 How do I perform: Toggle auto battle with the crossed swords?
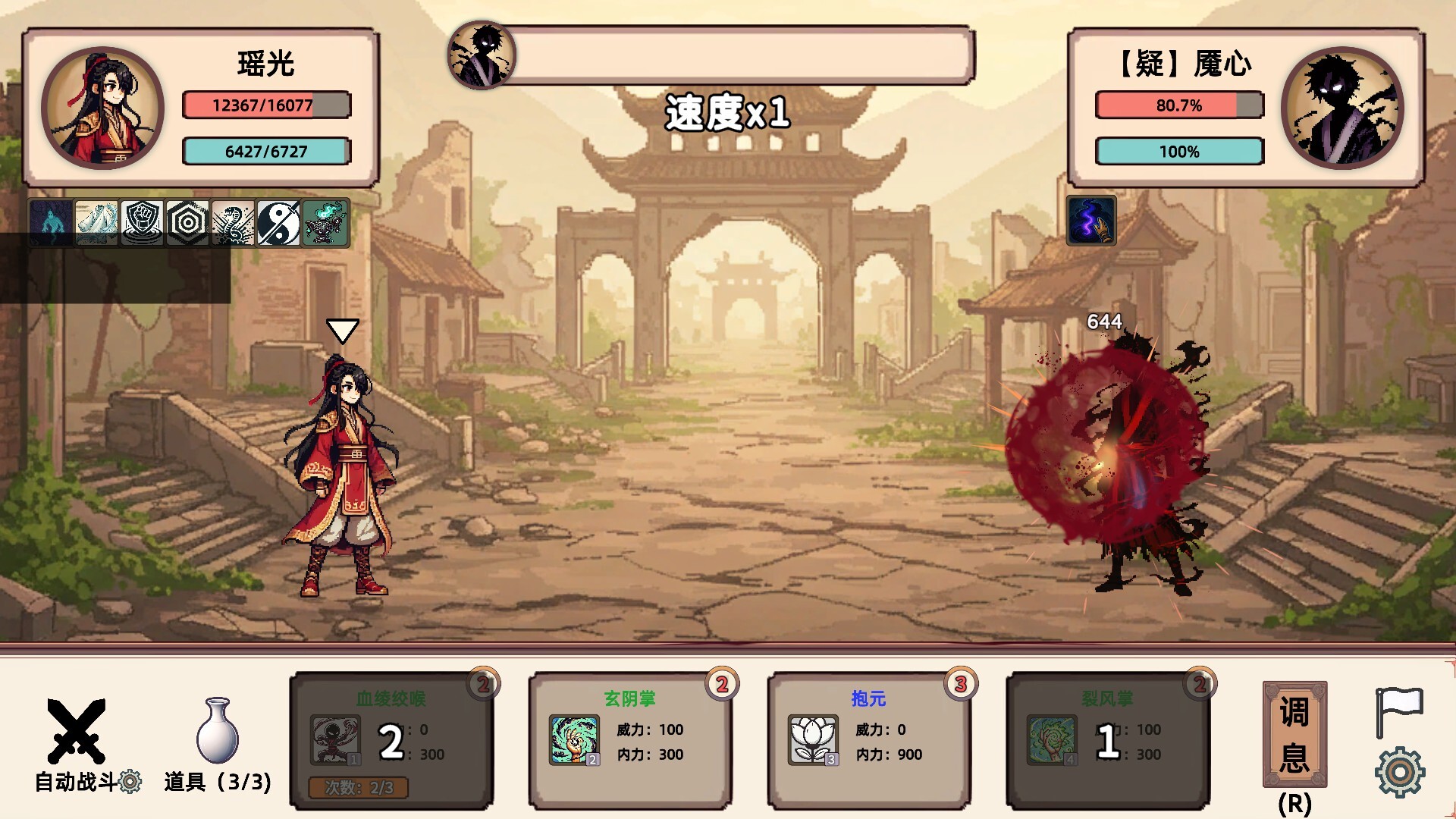tap(76, 730)
